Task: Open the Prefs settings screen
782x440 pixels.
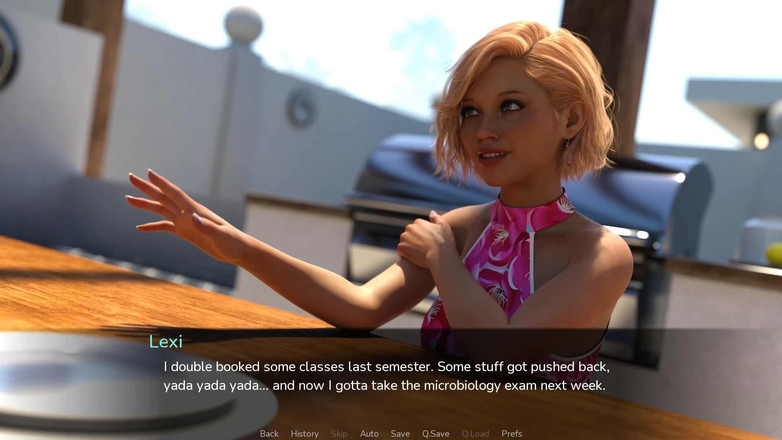Action: [x=511, y=434]
